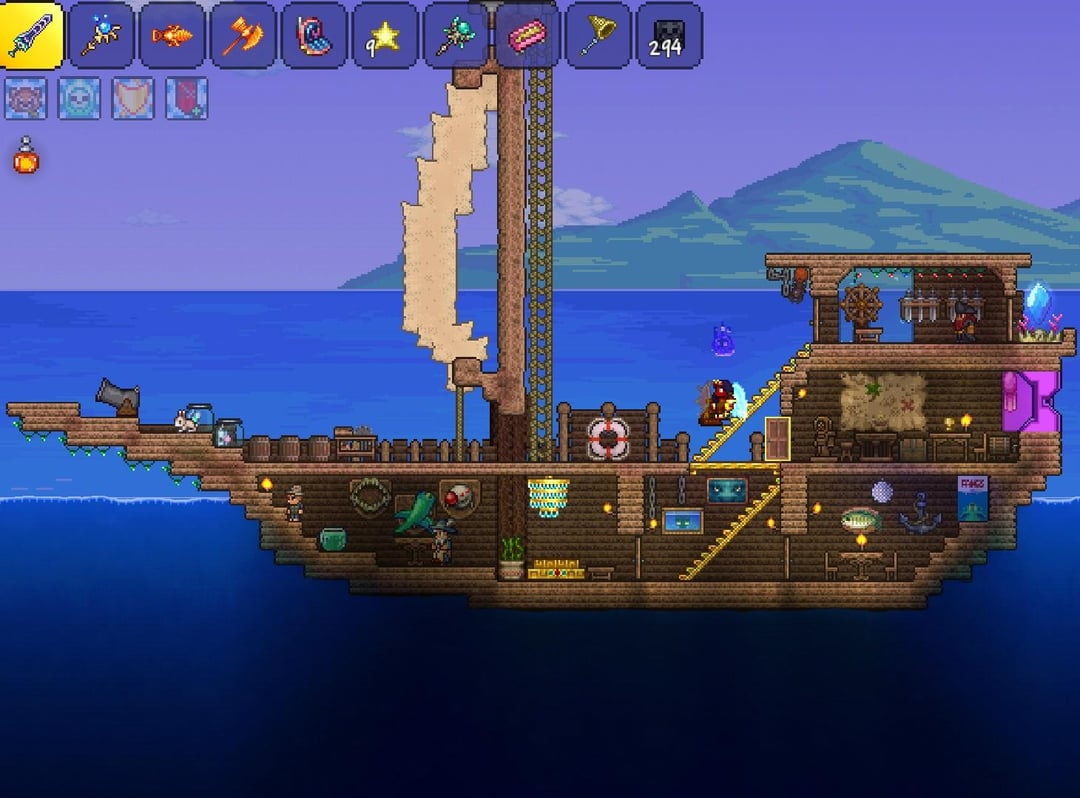The width and height of the screenshot is (1080, 798).
Task: Select the pink block item slot
Action: pos(527,36)
